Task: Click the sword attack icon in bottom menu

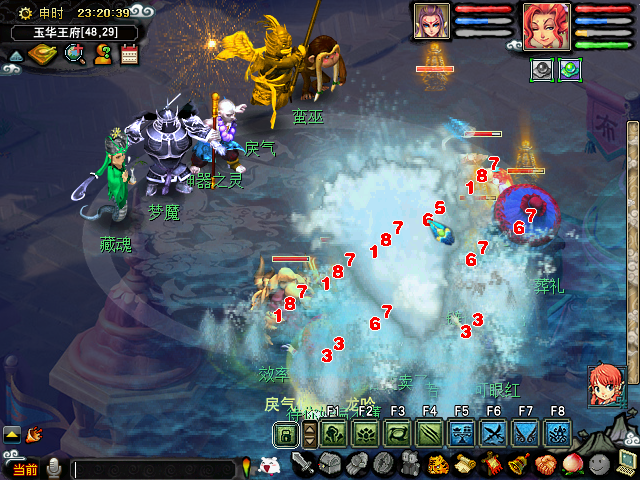Action: (x=303, y=464)
